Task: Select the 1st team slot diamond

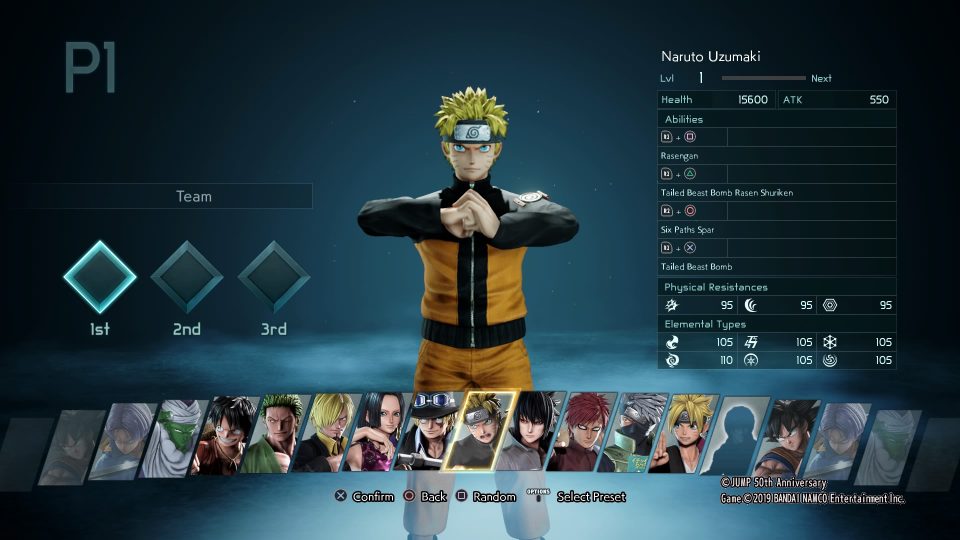Action: click(99, 277)
